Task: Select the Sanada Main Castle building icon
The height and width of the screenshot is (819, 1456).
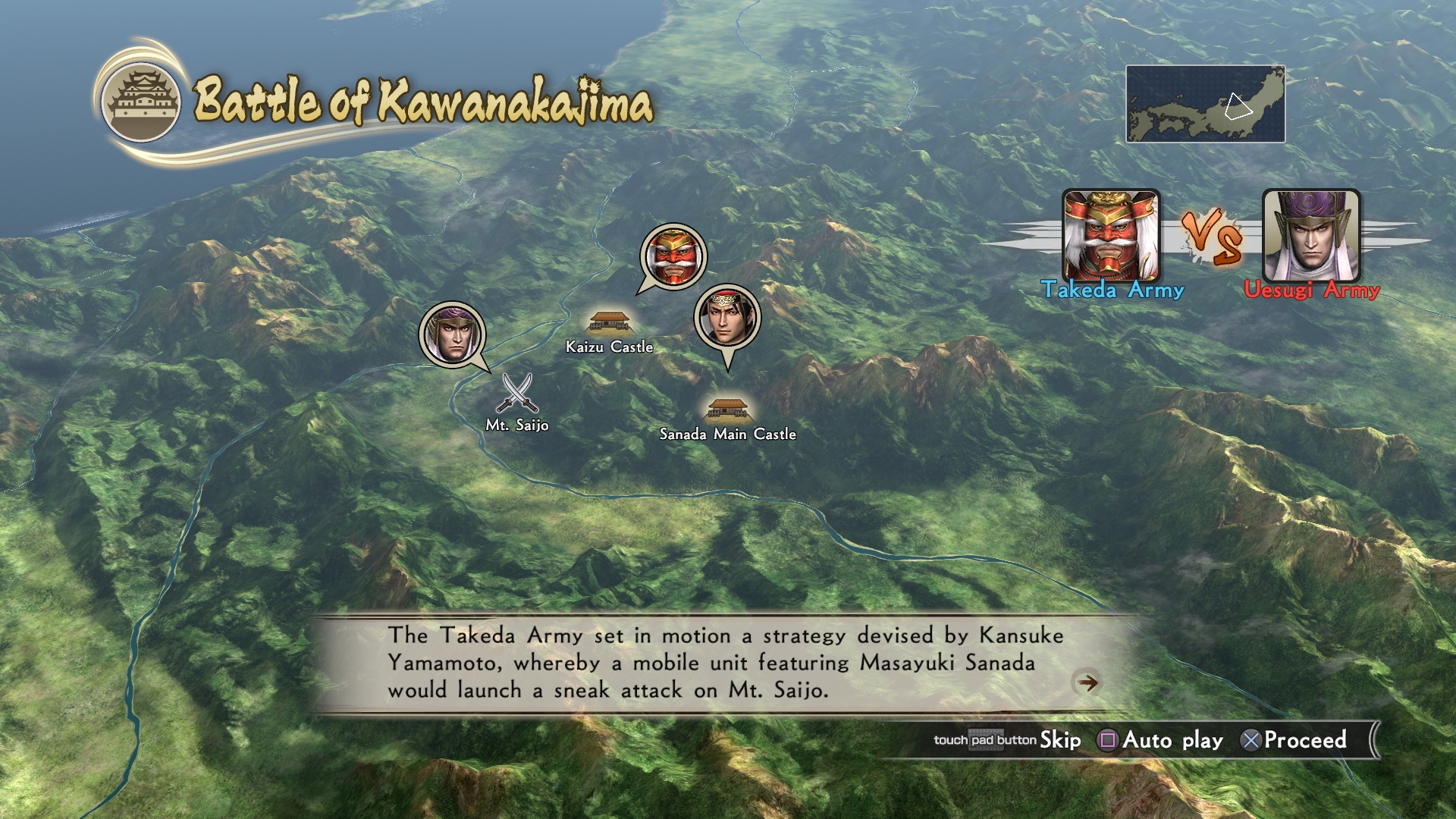Action: tap(726, 409)
